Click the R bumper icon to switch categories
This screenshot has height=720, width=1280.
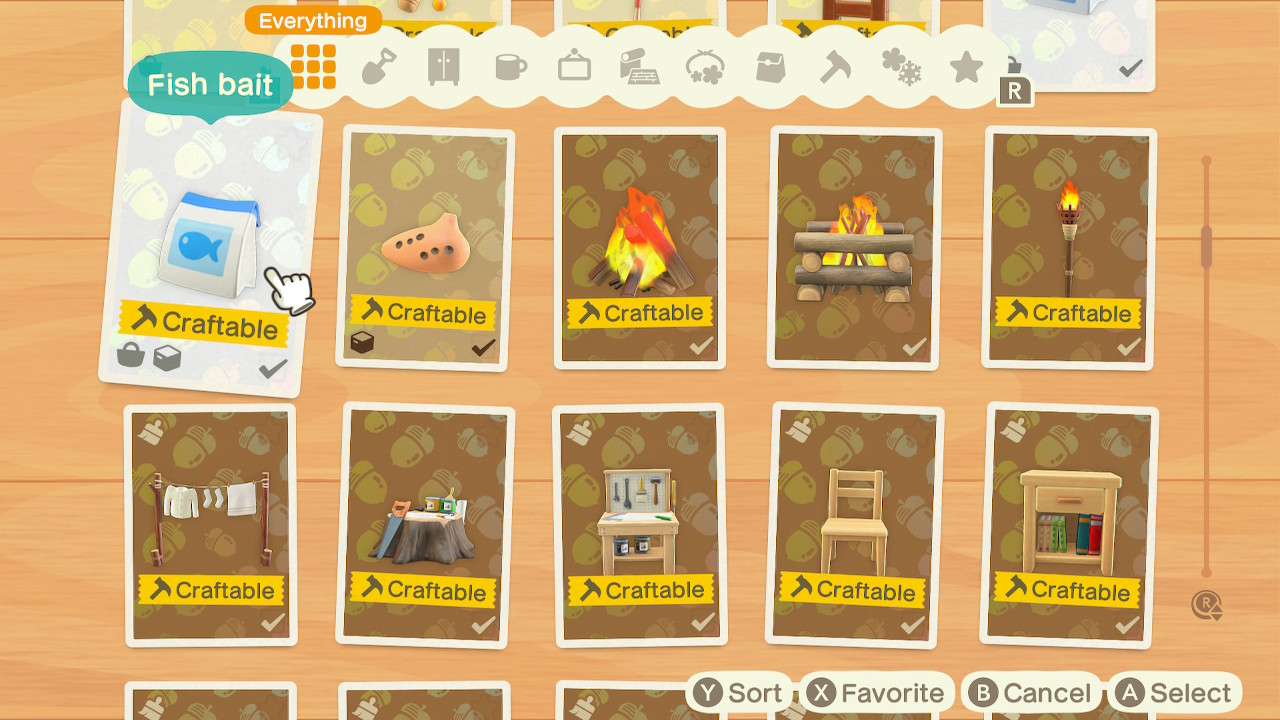1016,90
